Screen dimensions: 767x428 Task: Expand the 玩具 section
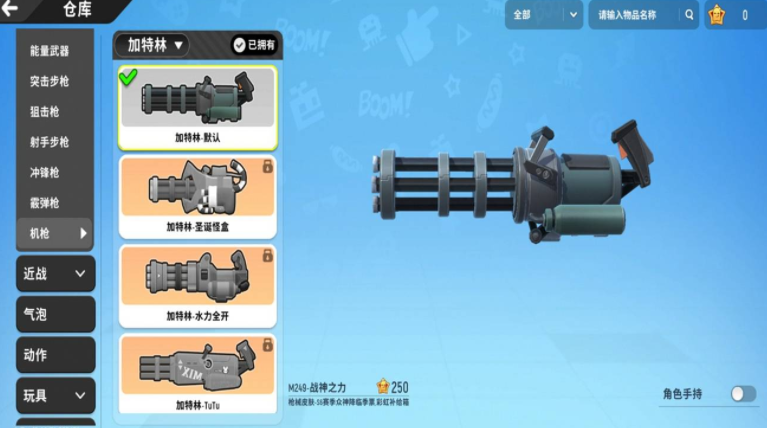pos(56,396)
